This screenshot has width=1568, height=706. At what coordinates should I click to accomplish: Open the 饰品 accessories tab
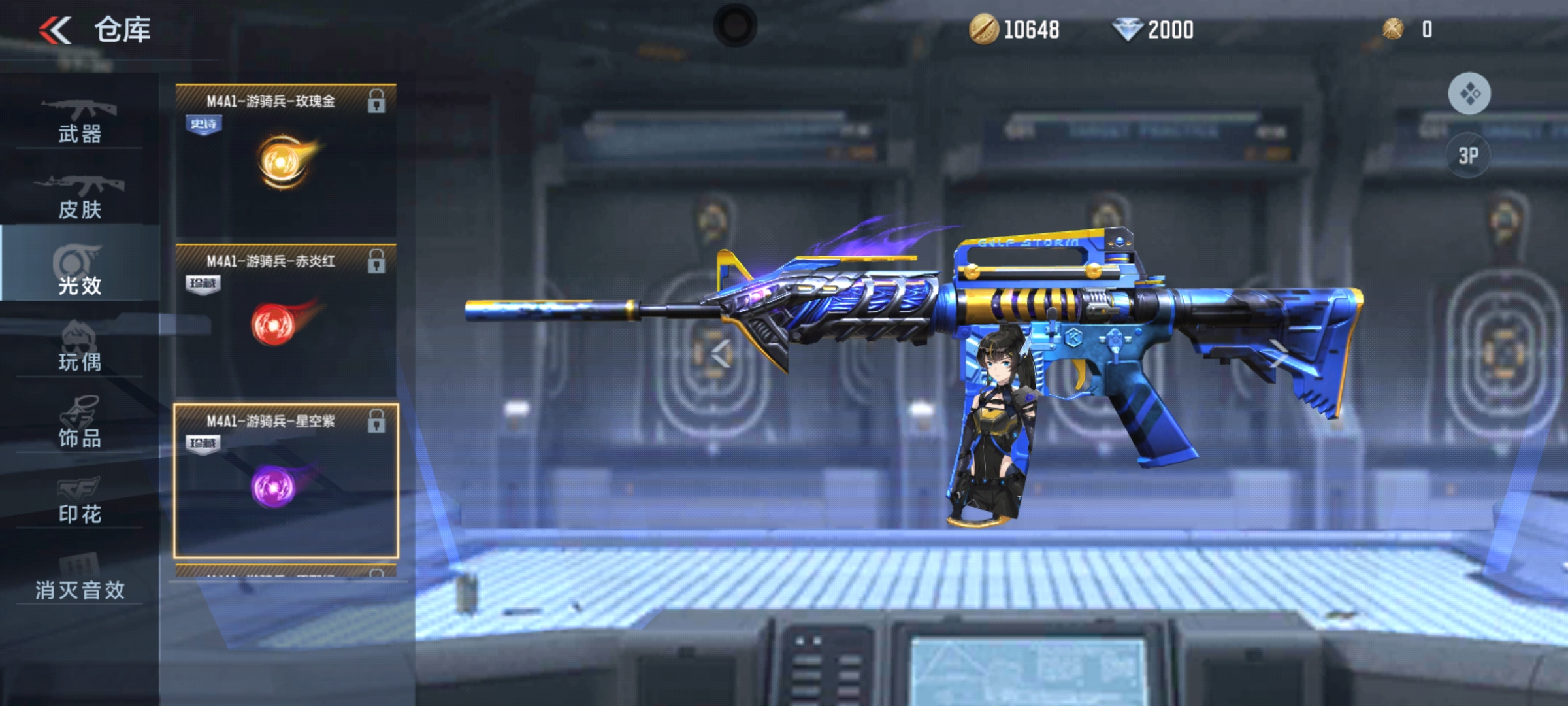pos(80,424)
